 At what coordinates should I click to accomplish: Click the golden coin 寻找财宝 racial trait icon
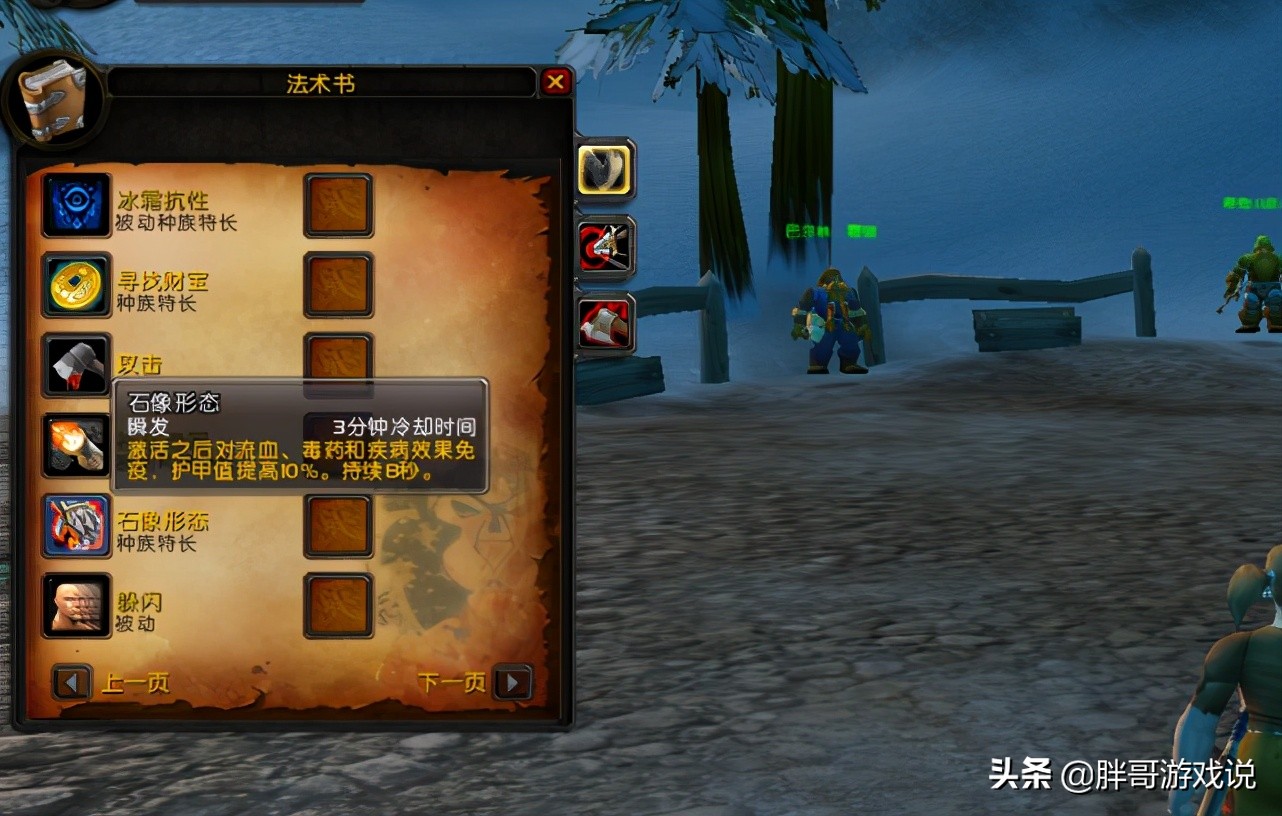tap(77, 286)
